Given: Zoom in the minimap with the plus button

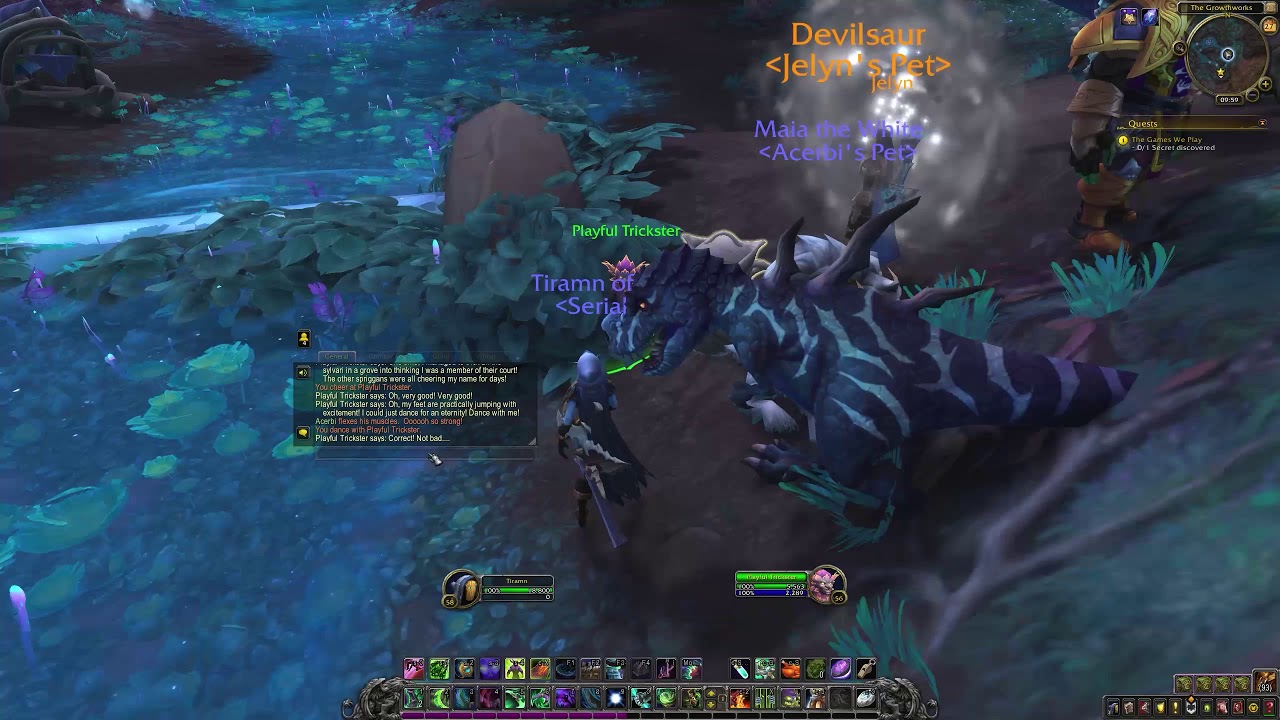Looking at the screenshot, I should tap(1265, 84).
